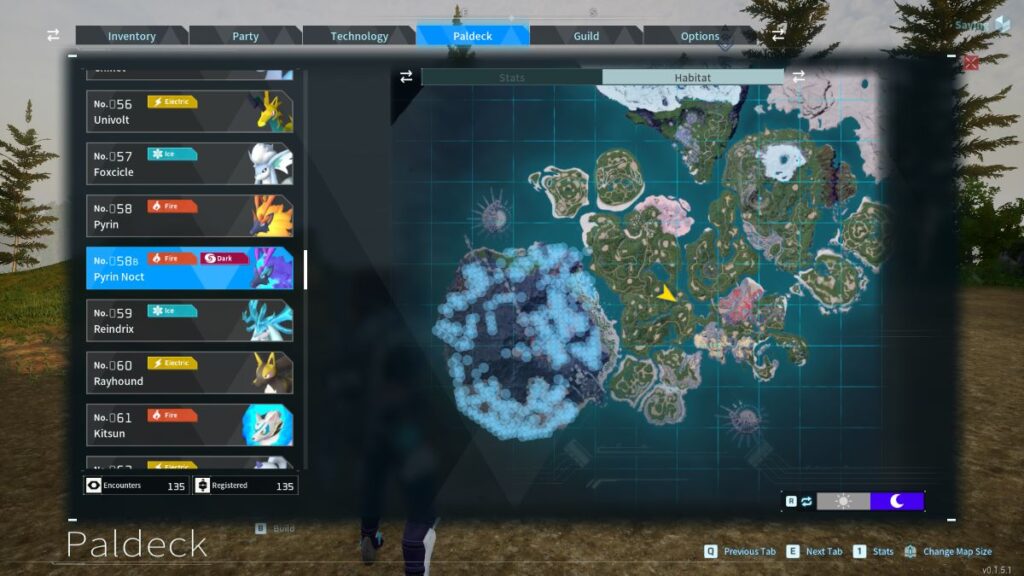Switch to the Party tab
The width and height of the screenshot is (1024, 576).
coord(245,36)
